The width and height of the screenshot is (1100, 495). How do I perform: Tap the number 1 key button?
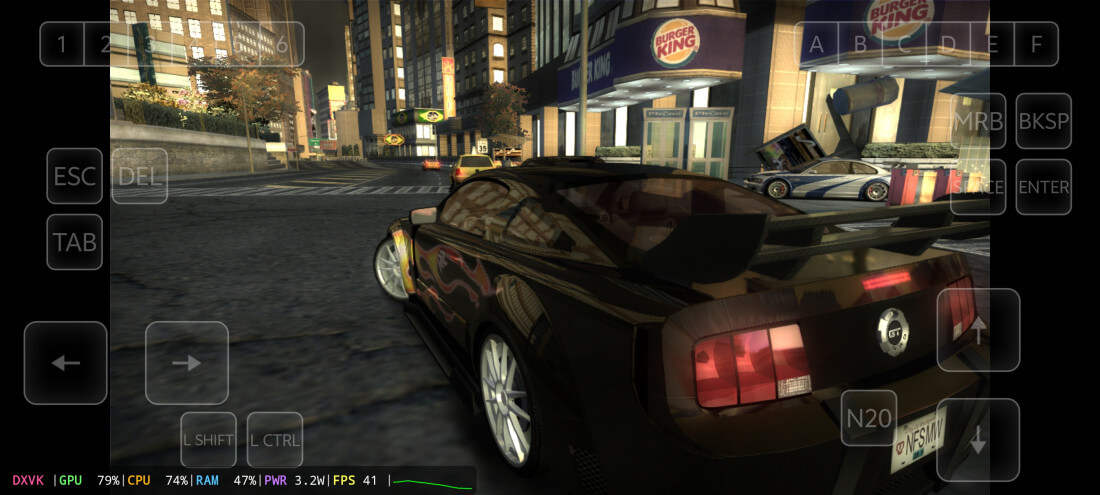click(62, 44)
